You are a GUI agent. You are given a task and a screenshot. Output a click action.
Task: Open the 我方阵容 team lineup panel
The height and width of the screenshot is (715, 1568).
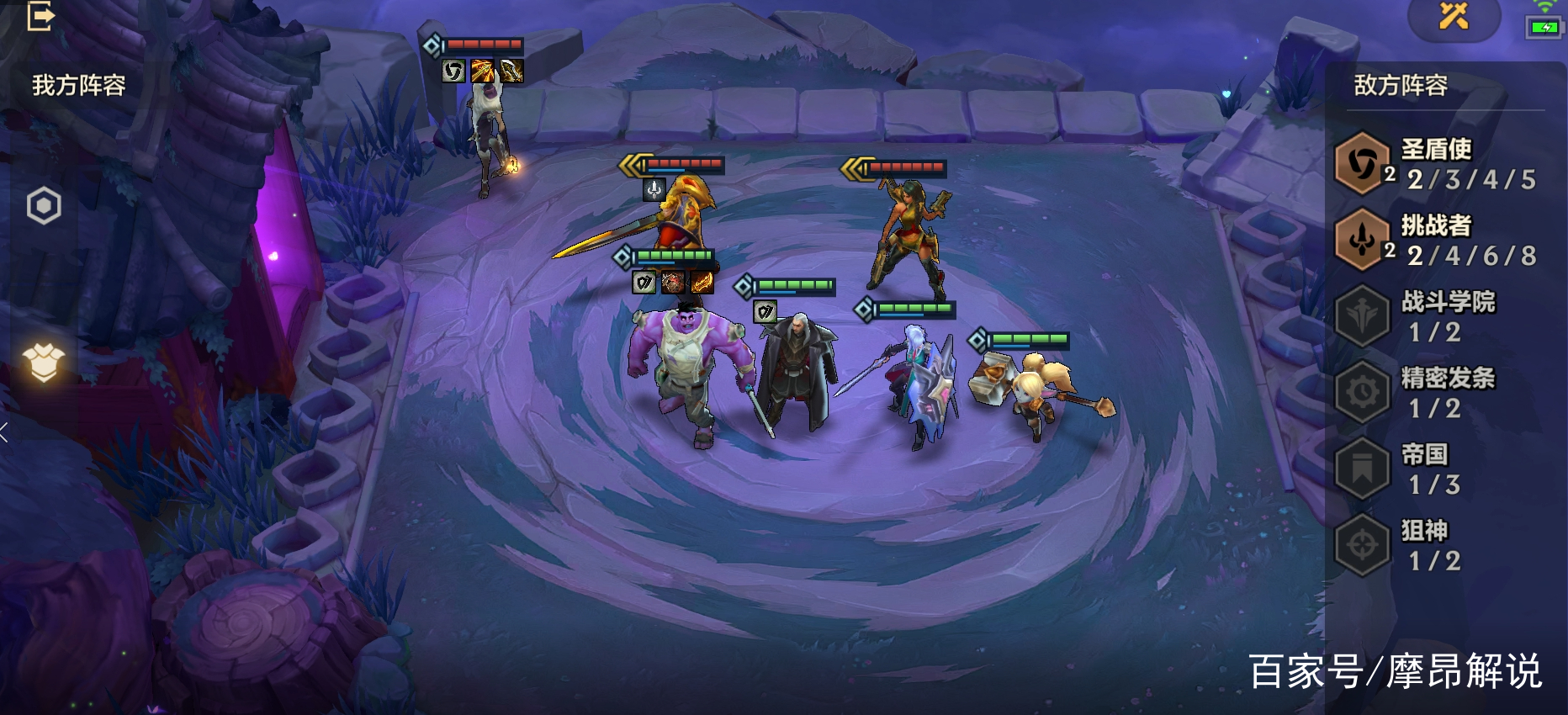(78, 85)
